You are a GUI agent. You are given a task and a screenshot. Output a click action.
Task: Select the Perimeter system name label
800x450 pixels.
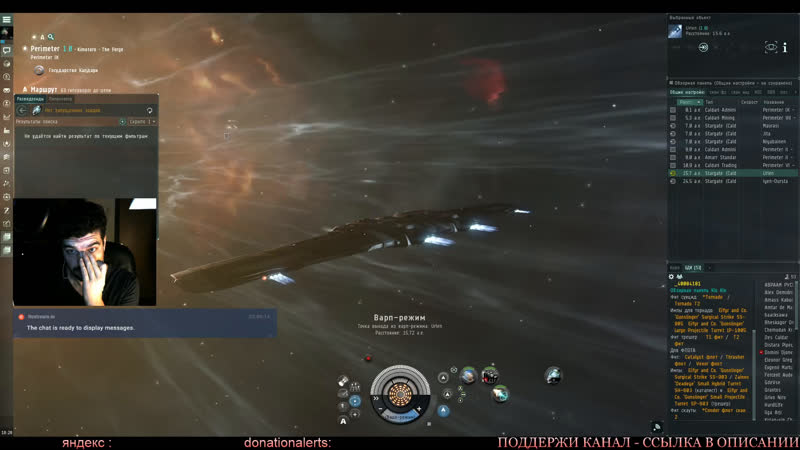point(45,48)
